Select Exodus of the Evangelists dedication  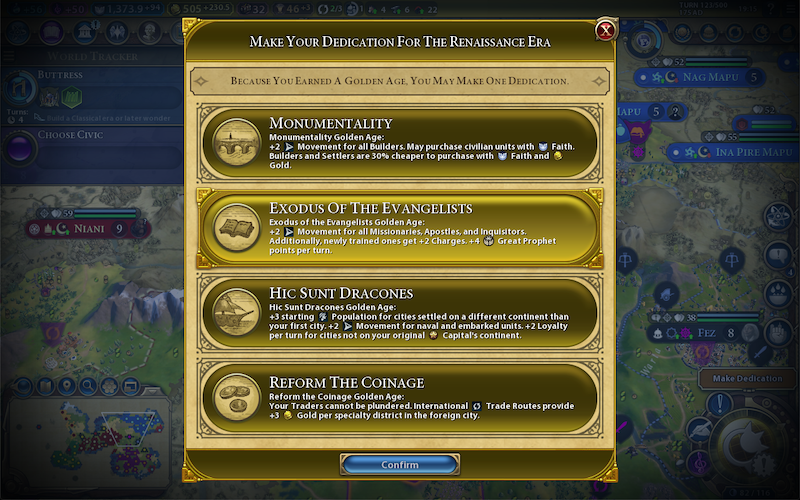[400, 227]
